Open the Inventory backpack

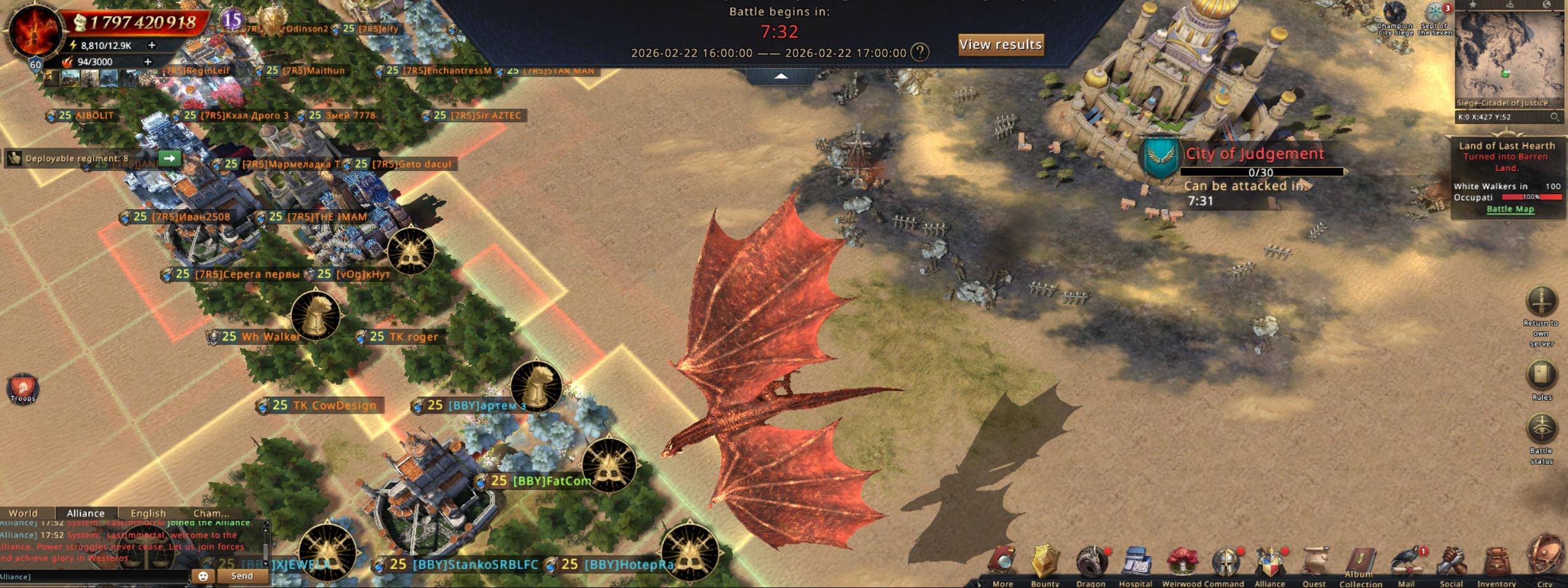click(1497, 564)
